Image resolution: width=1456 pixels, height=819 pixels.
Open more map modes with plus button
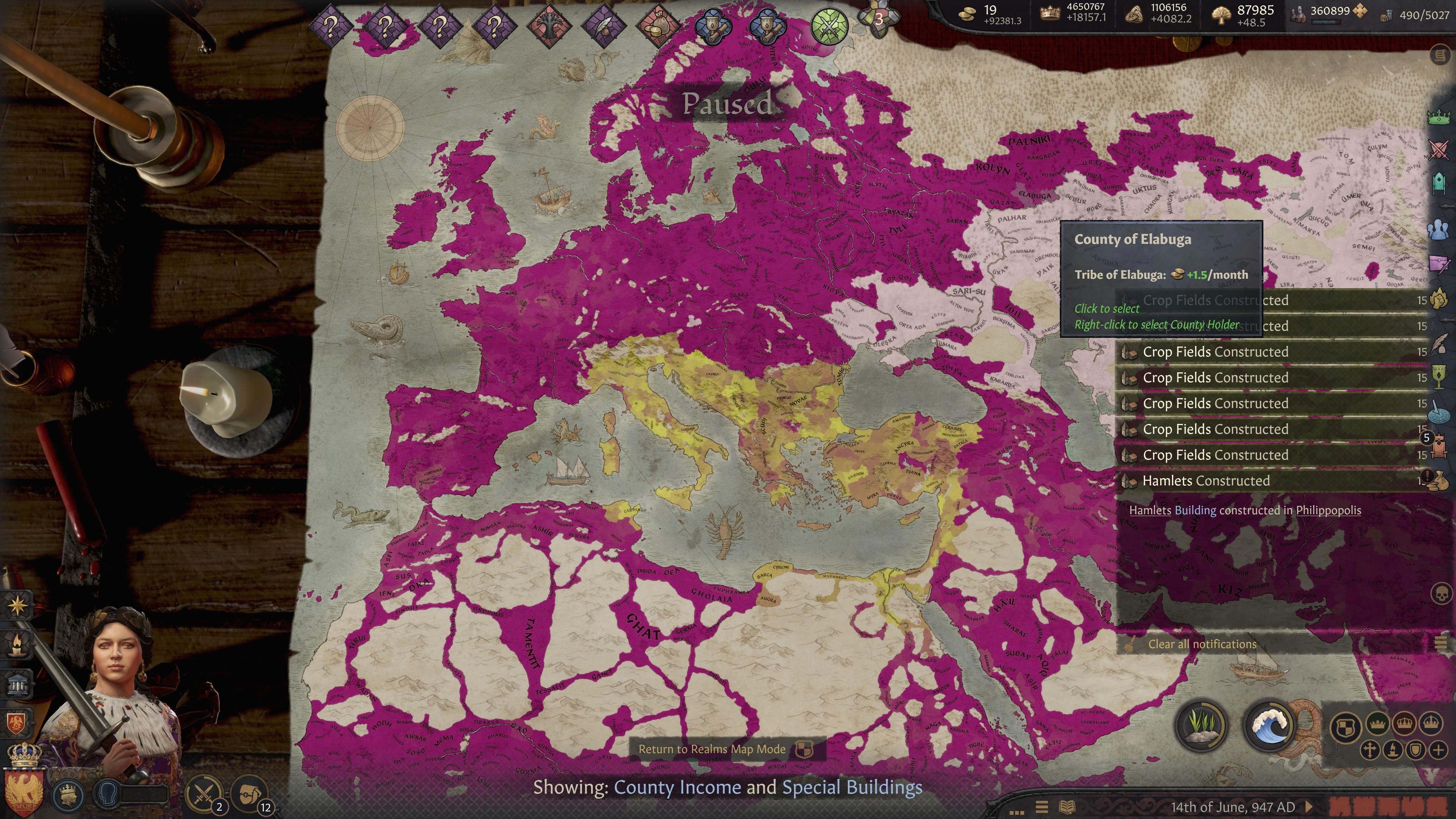[1439, 751]
